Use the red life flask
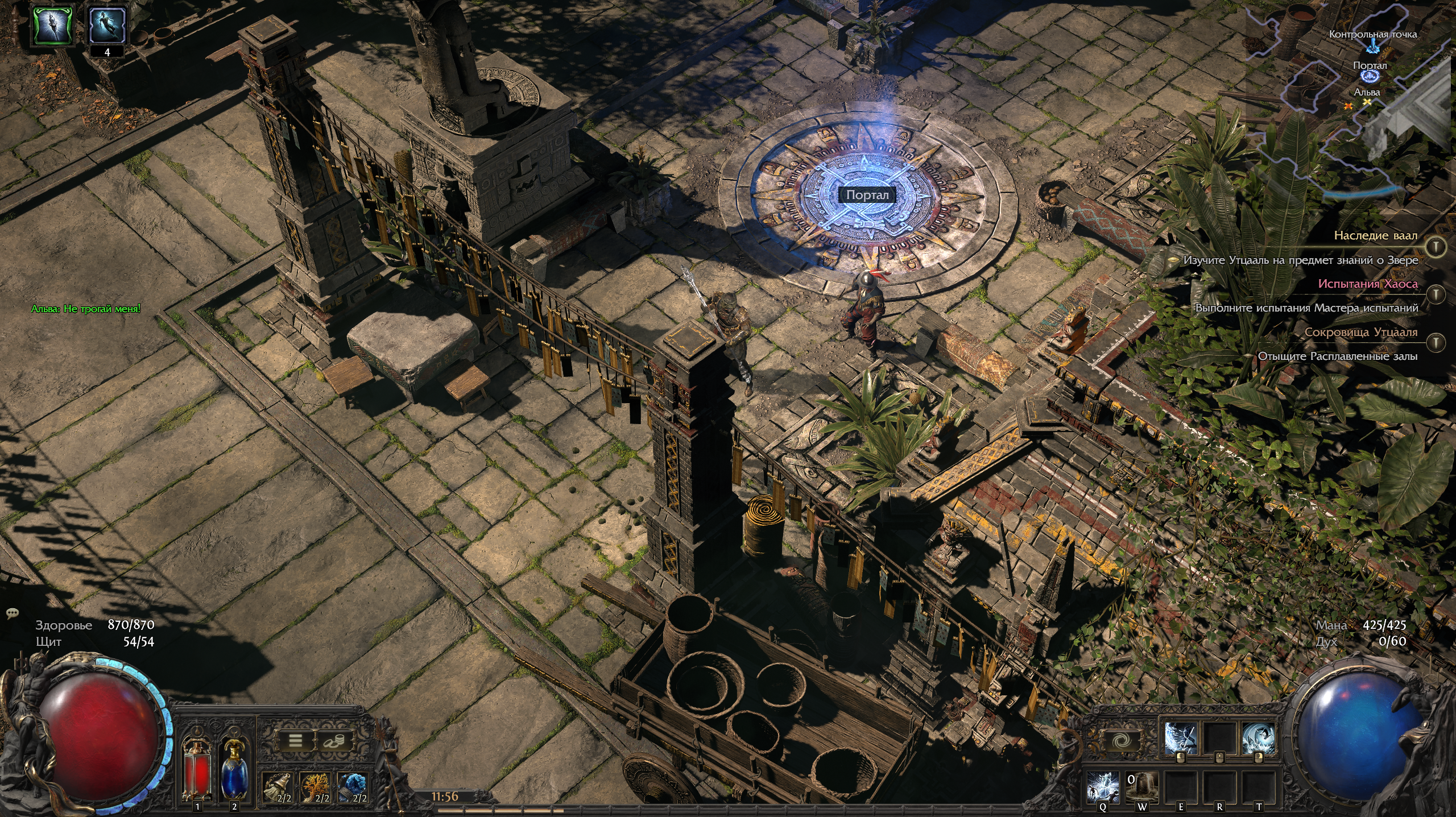 pyautogui.click(x=197, y=766)
